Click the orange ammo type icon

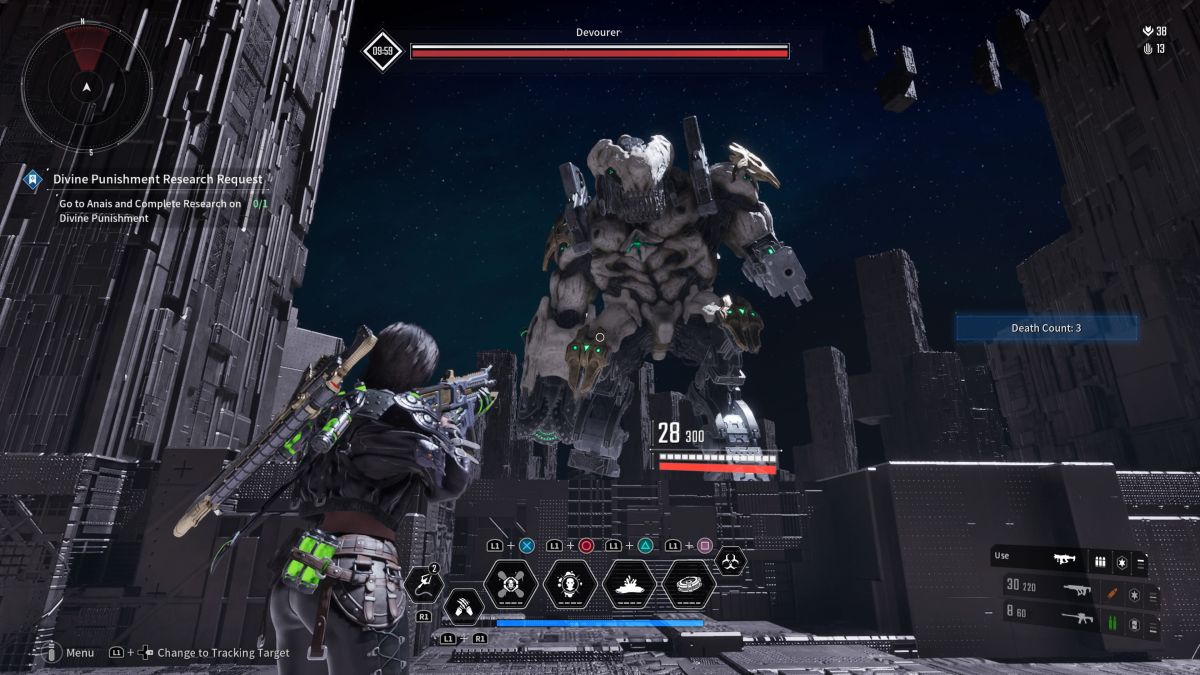(1111, 591)
